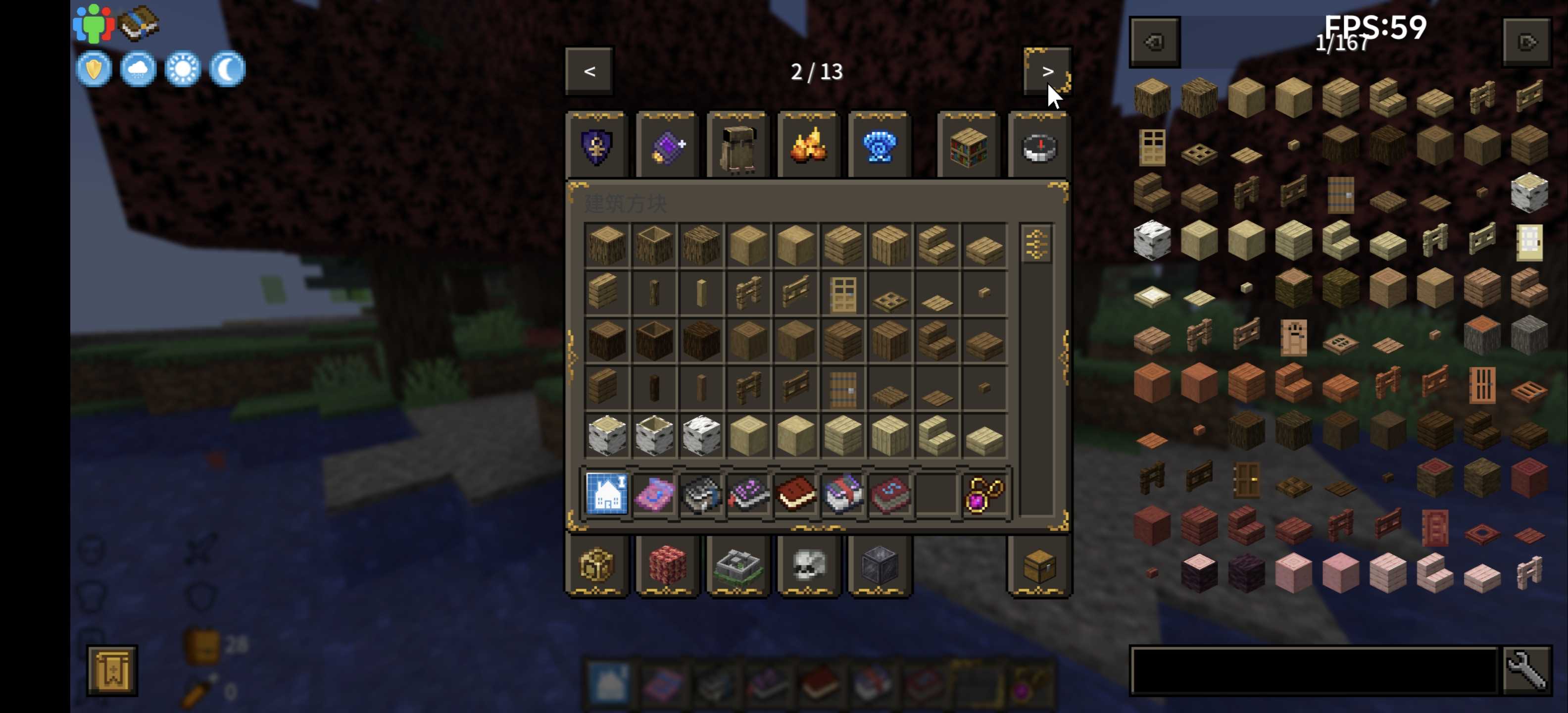
Task: Set weather to rain with cloud icon
Action: [x=138, y=69]
